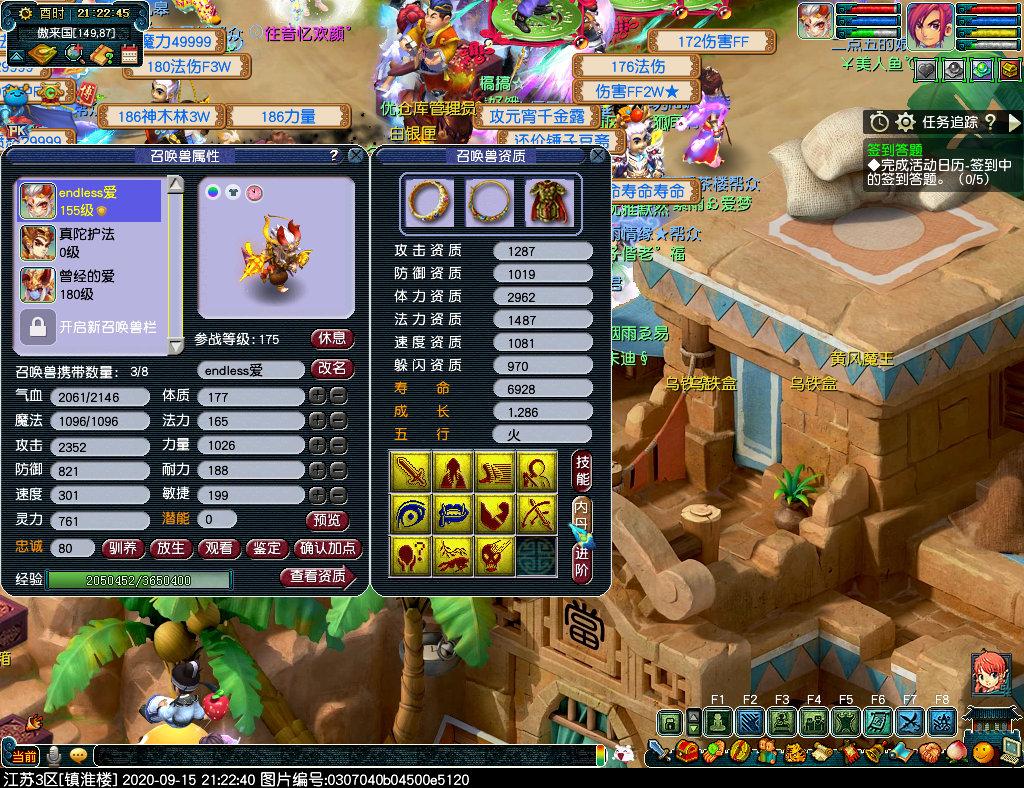The width and height of the screenshot is (1024, 788).
Task: Open the 任务追踪 settings gear
Action: (906, 122)
